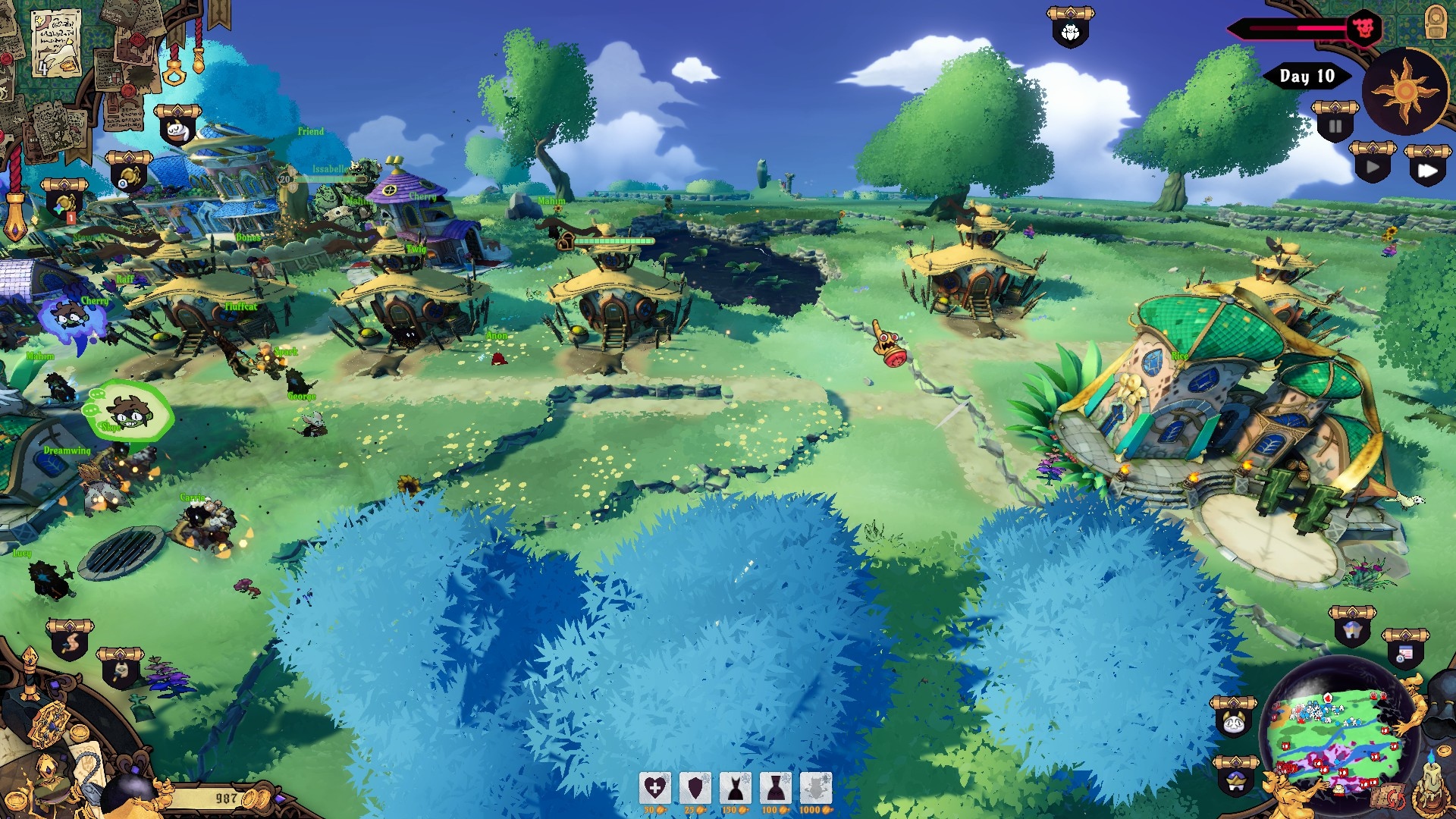This screenshot has height=819, width=1456.
Task: Activate the fast-forward speed button
Action: (x=1427, y=170)
